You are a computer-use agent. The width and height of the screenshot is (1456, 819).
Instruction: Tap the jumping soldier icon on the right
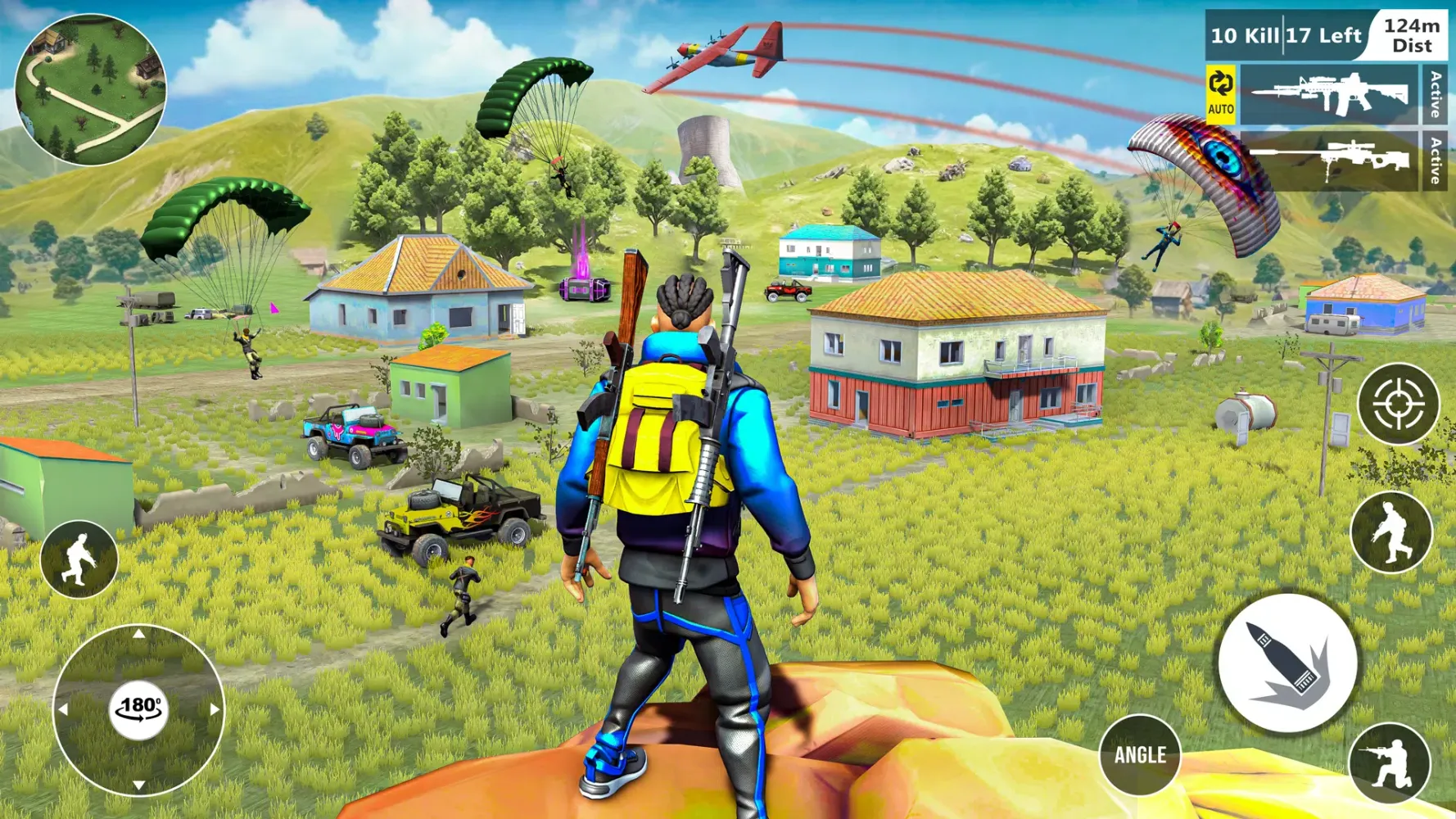tap(1390, 532)
